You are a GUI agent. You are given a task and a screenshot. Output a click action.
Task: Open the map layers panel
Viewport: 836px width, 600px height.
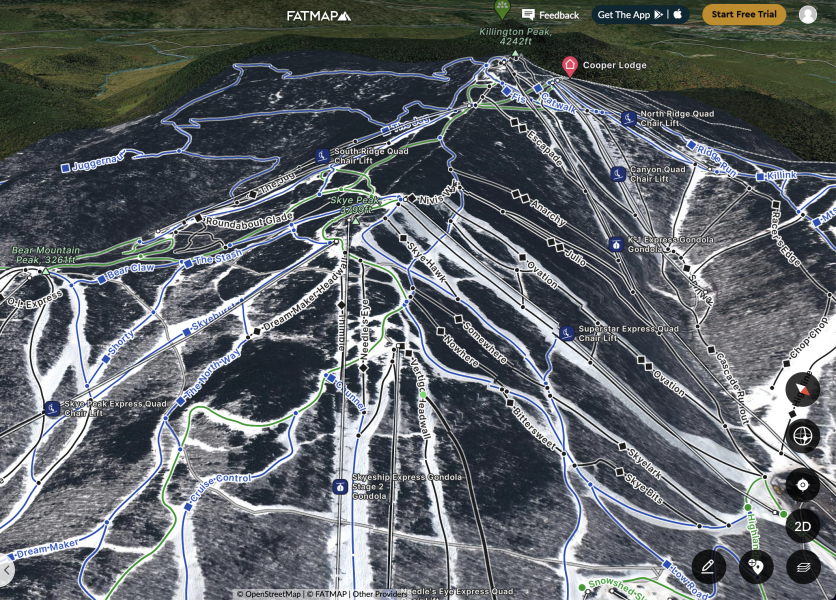point(802,567)
